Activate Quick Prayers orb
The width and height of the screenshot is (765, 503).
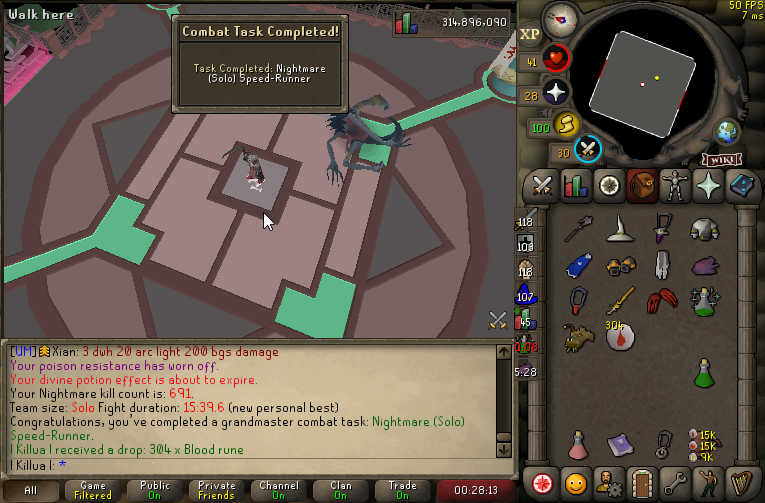[555, 94]
